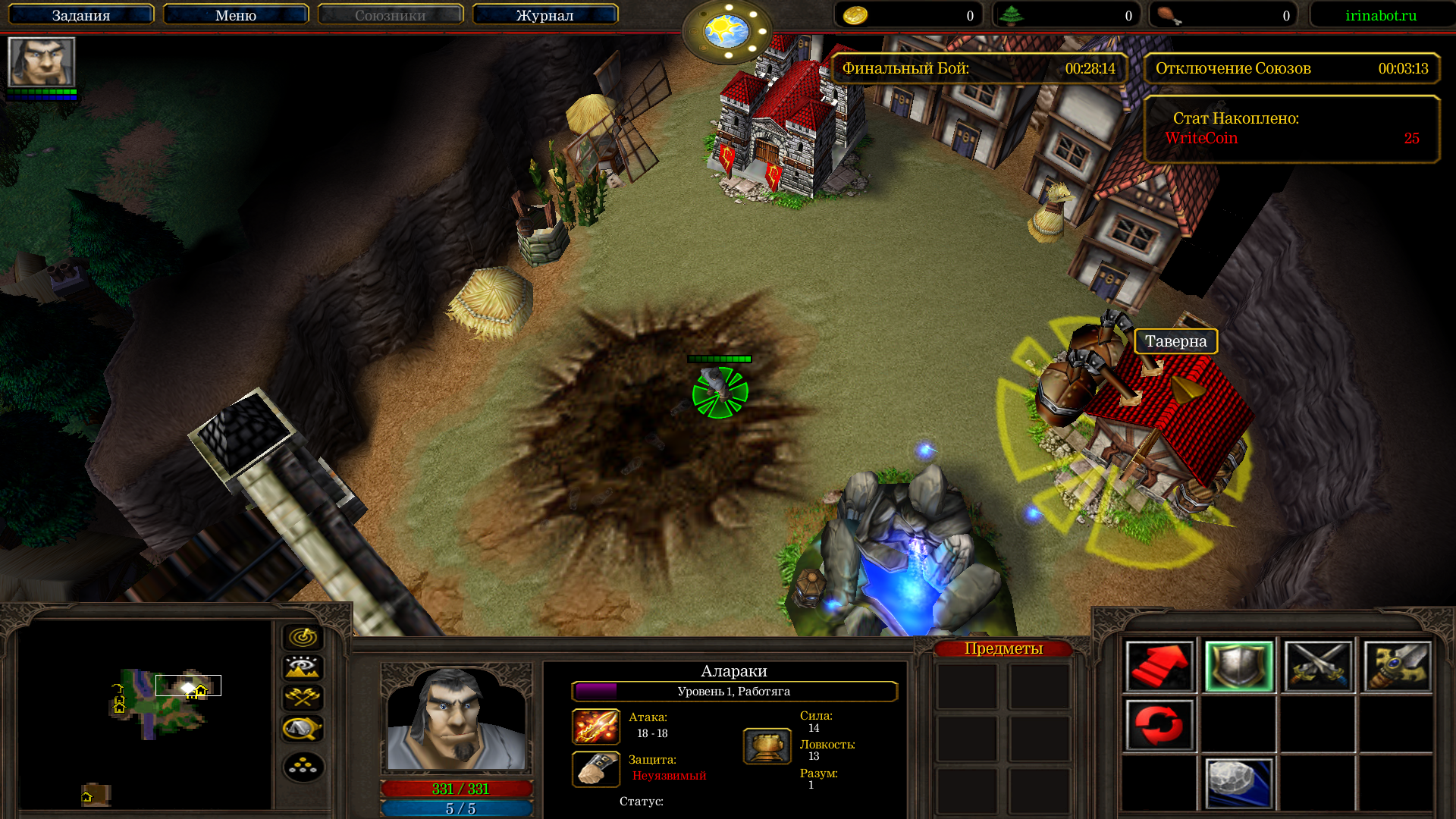The height and width of the screenshot is (819, 1456).
Task: Activate the crossed swords attack command
Action: (x=1318, y=667)
